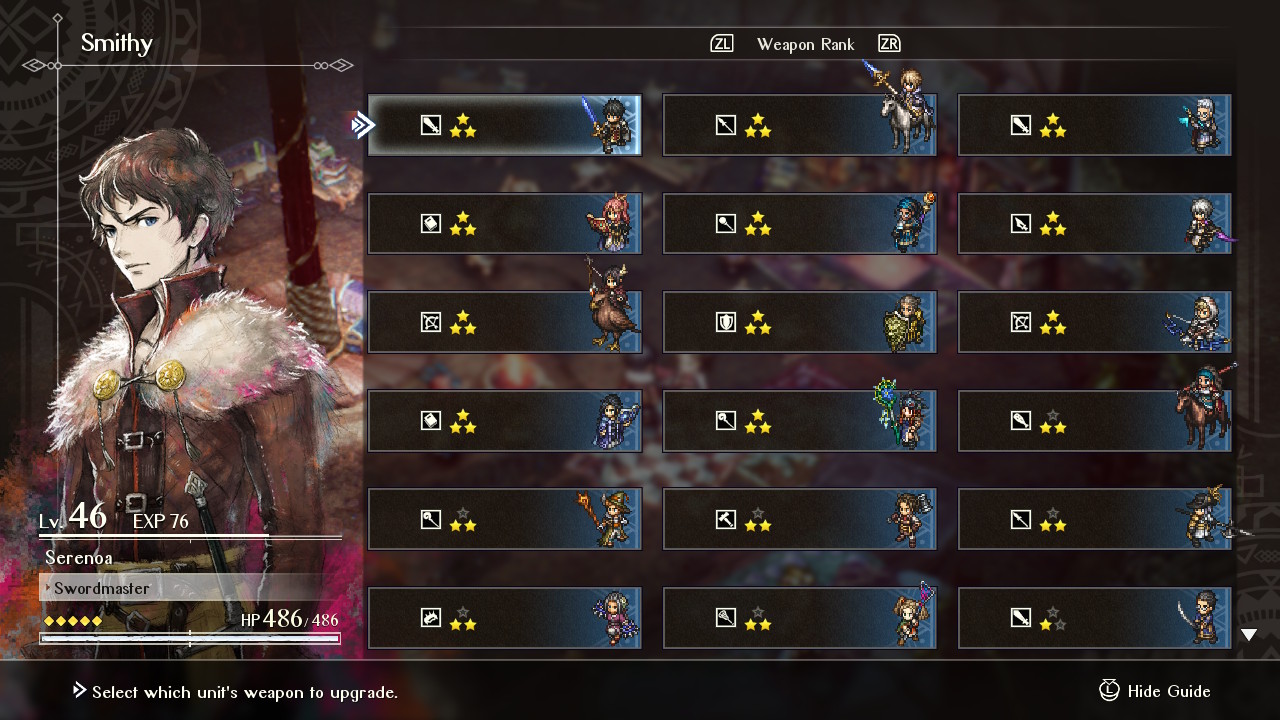Click the clock icon beside Hide Guide

point(1108,691)
